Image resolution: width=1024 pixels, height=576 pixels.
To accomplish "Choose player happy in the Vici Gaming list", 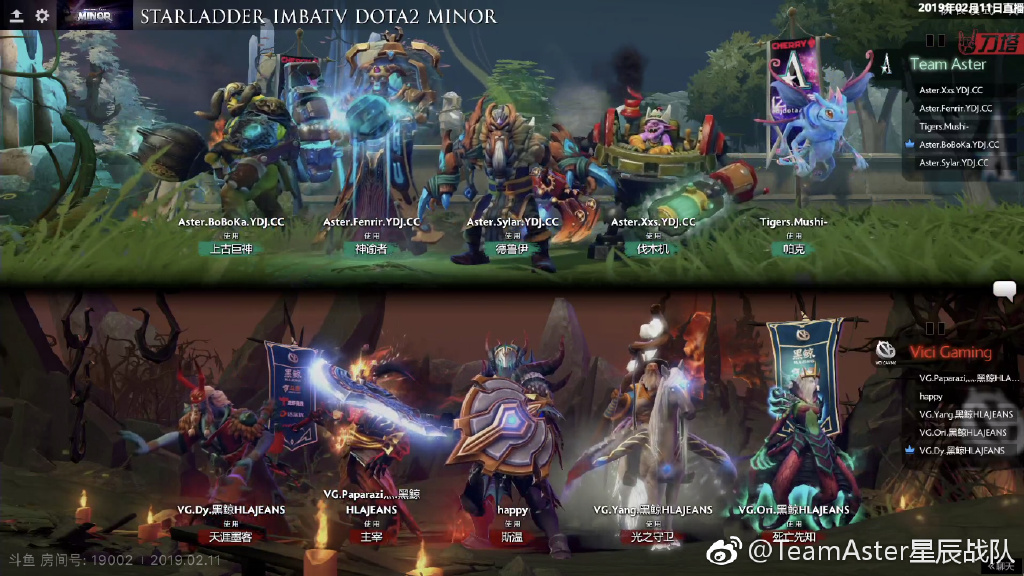I will coord(931,396).
